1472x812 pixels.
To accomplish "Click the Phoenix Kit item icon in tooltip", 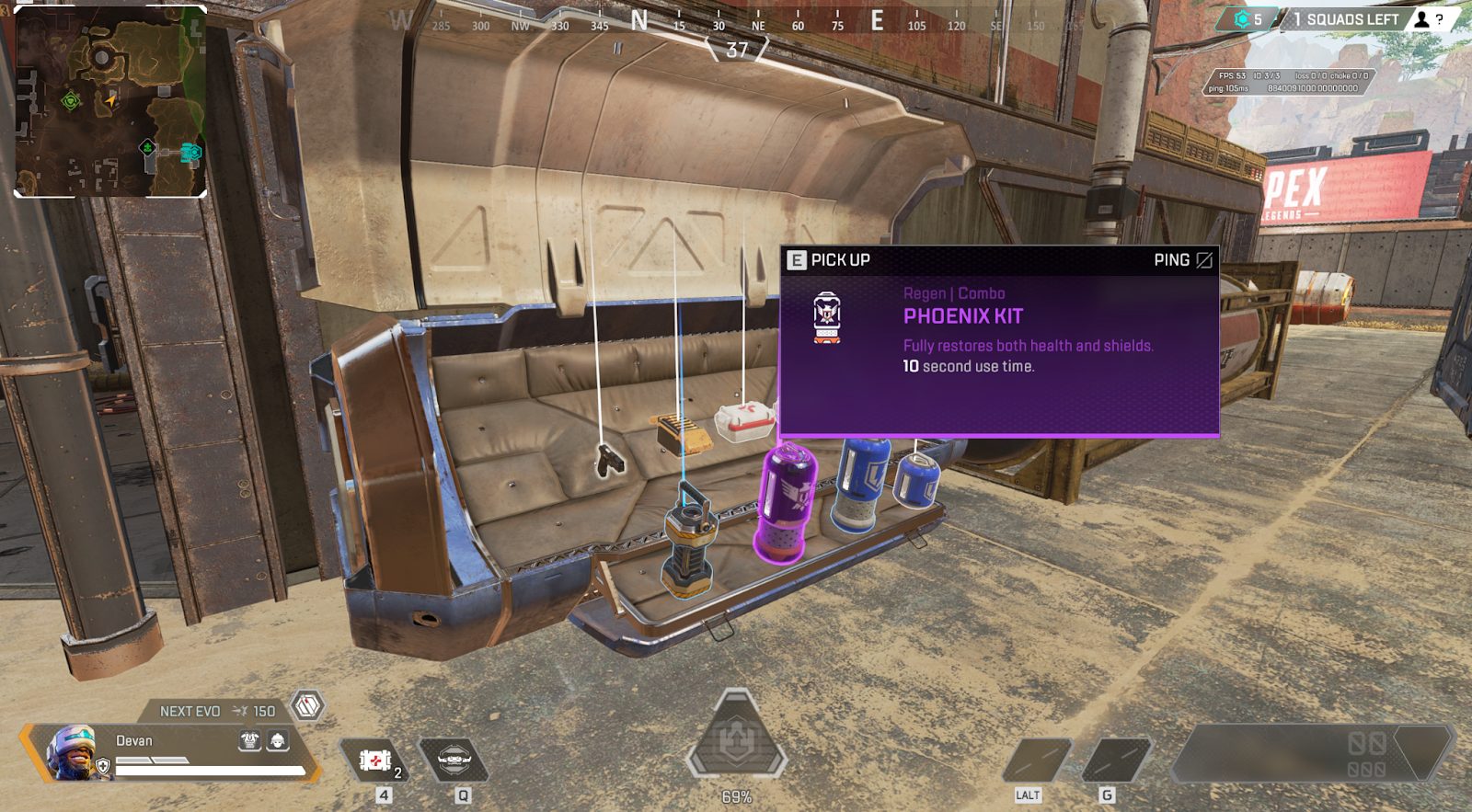I will tap(827, 318).
